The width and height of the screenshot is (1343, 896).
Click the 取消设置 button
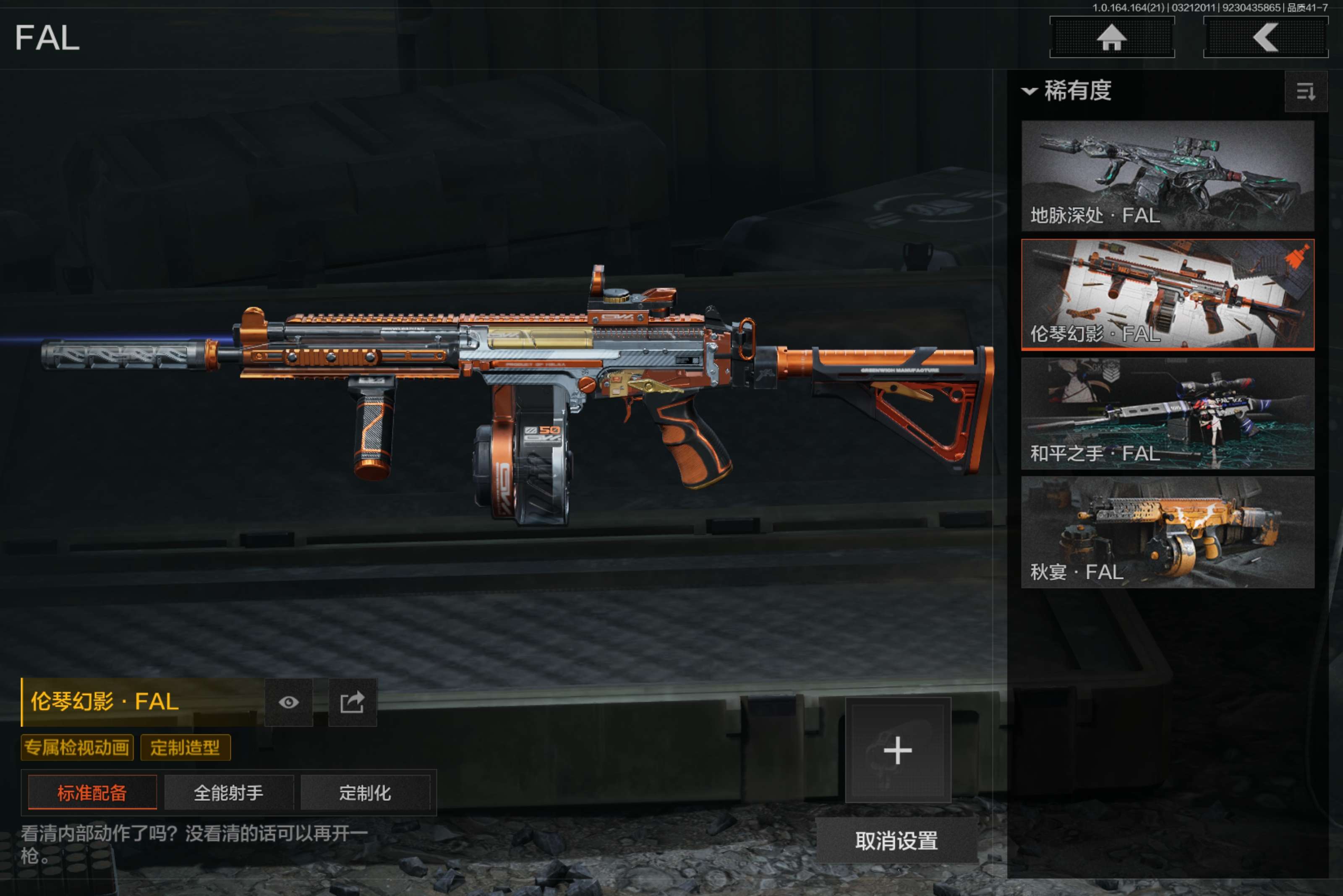[x=896, y=841]
